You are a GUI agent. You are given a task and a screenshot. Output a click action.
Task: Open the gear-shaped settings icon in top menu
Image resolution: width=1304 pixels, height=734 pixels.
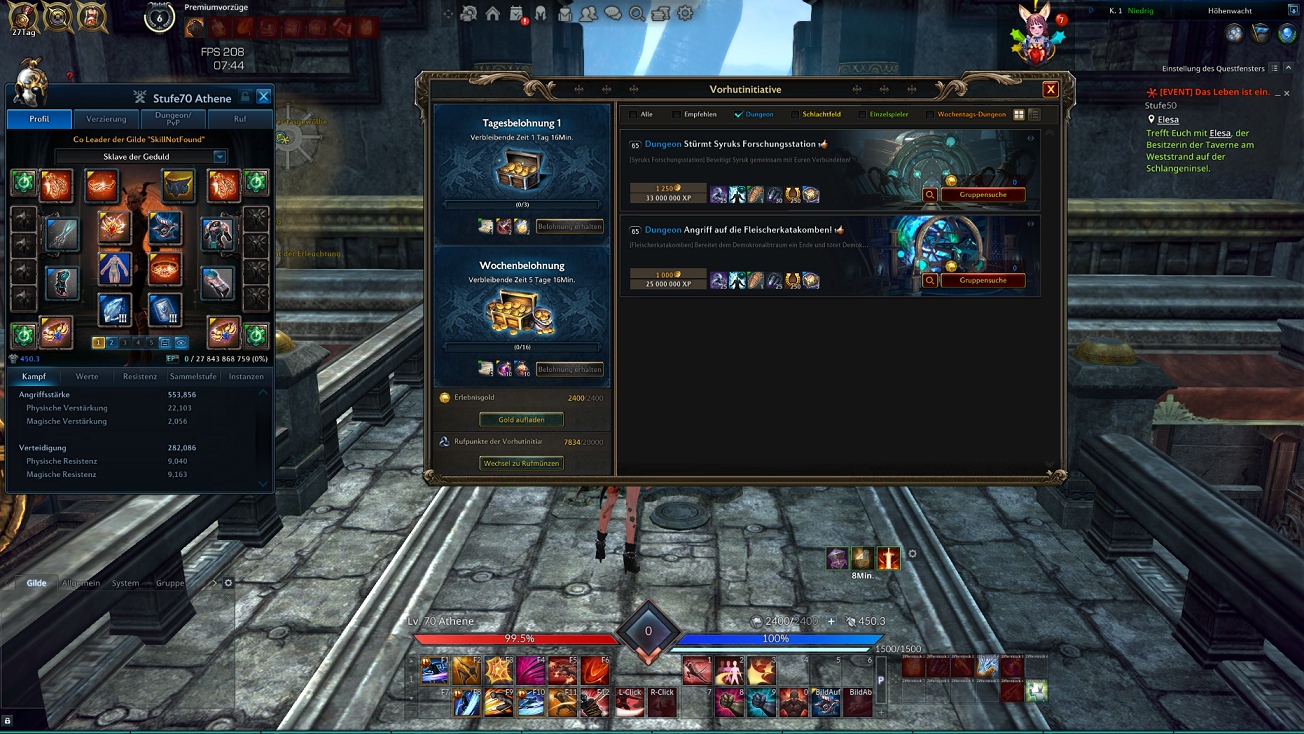pos(685,14)
